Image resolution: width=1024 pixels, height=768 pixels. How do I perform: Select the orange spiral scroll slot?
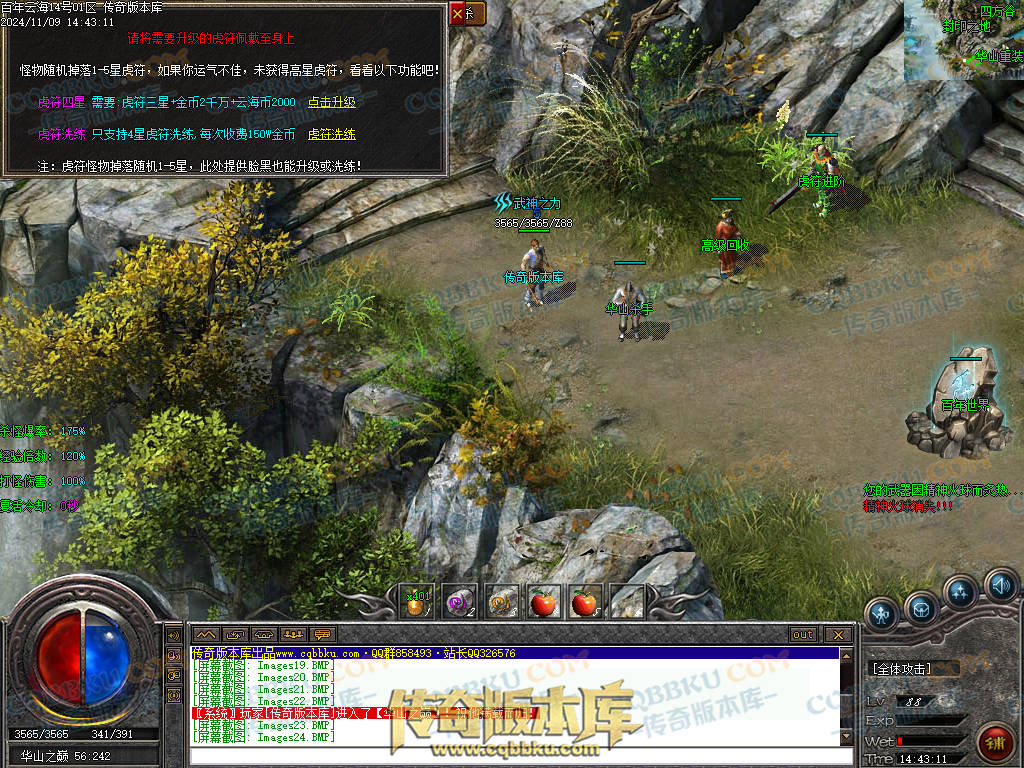click(502, 602)
